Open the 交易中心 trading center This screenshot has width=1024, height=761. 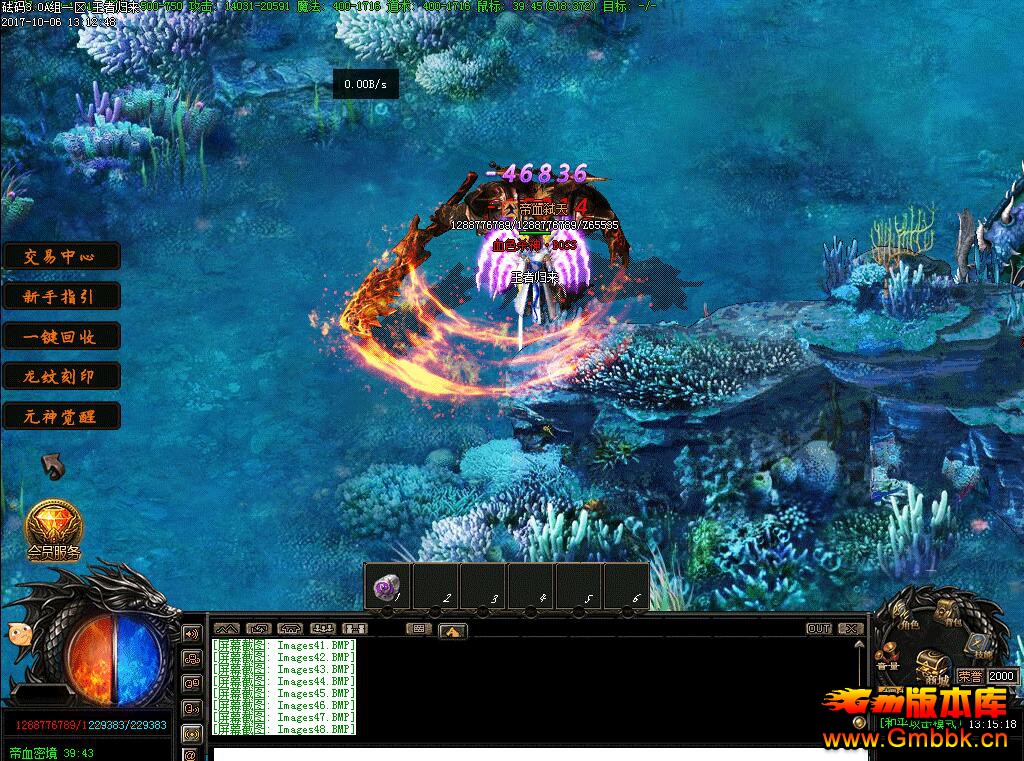pyautogui.click(x=61, y=256)
